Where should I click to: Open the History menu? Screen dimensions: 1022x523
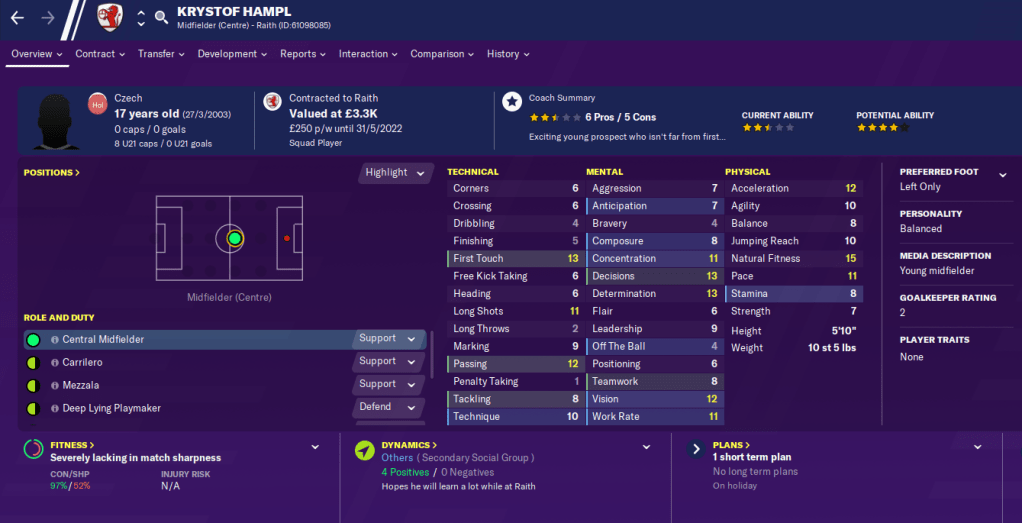[x=508, y=54]
